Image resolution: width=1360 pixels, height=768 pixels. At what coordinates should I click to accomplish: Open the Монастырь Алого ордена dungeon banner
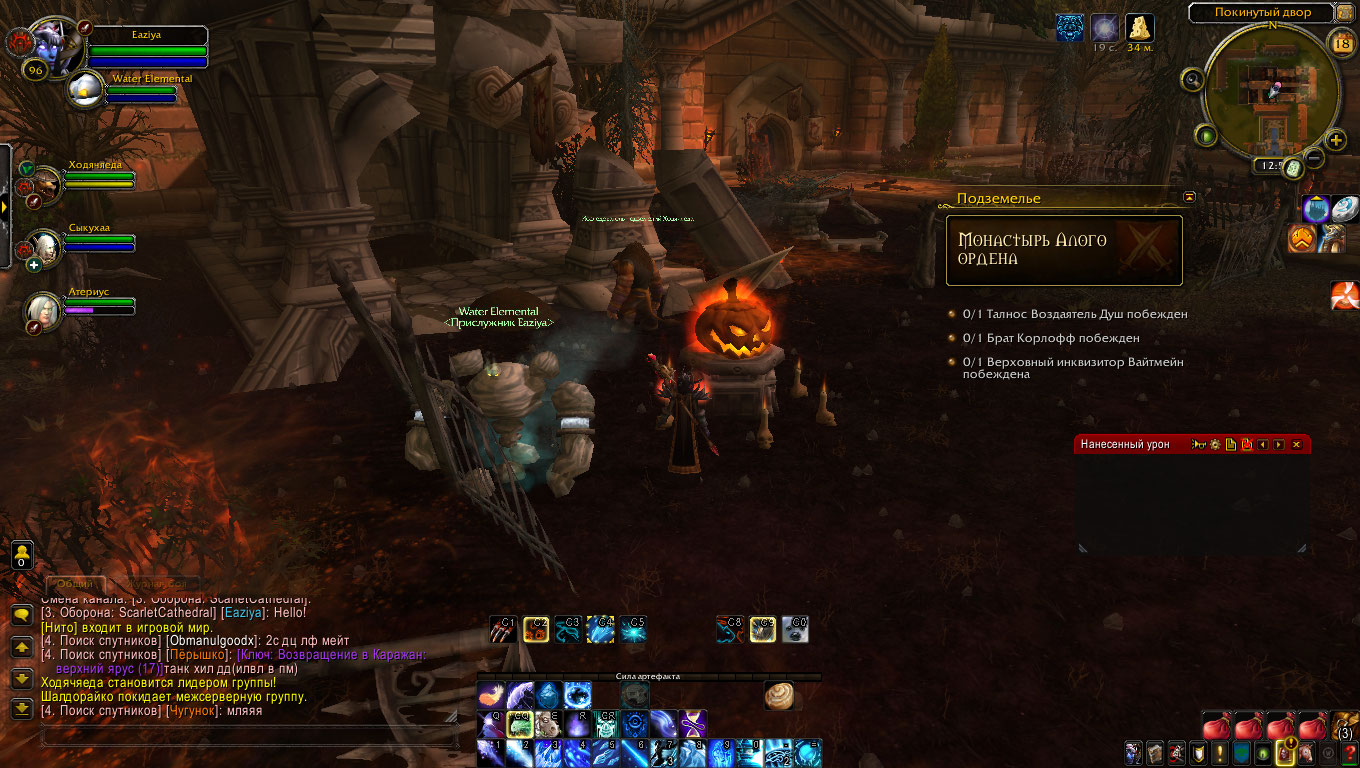1064,250
